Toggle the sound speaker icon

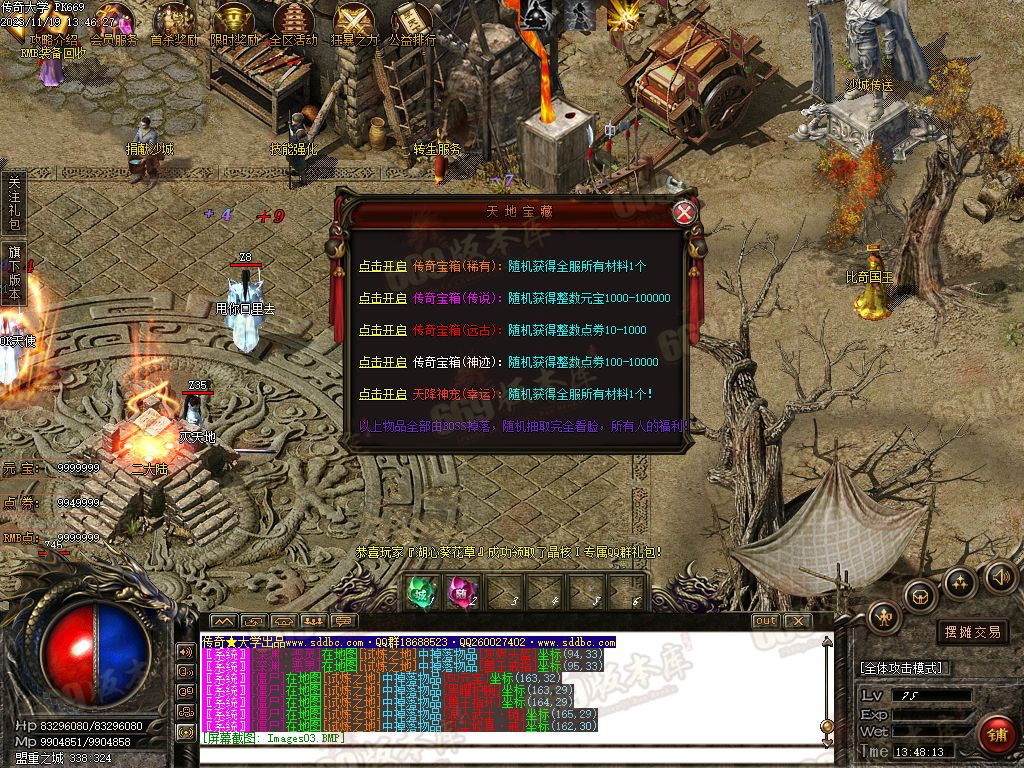point(1000,576)
